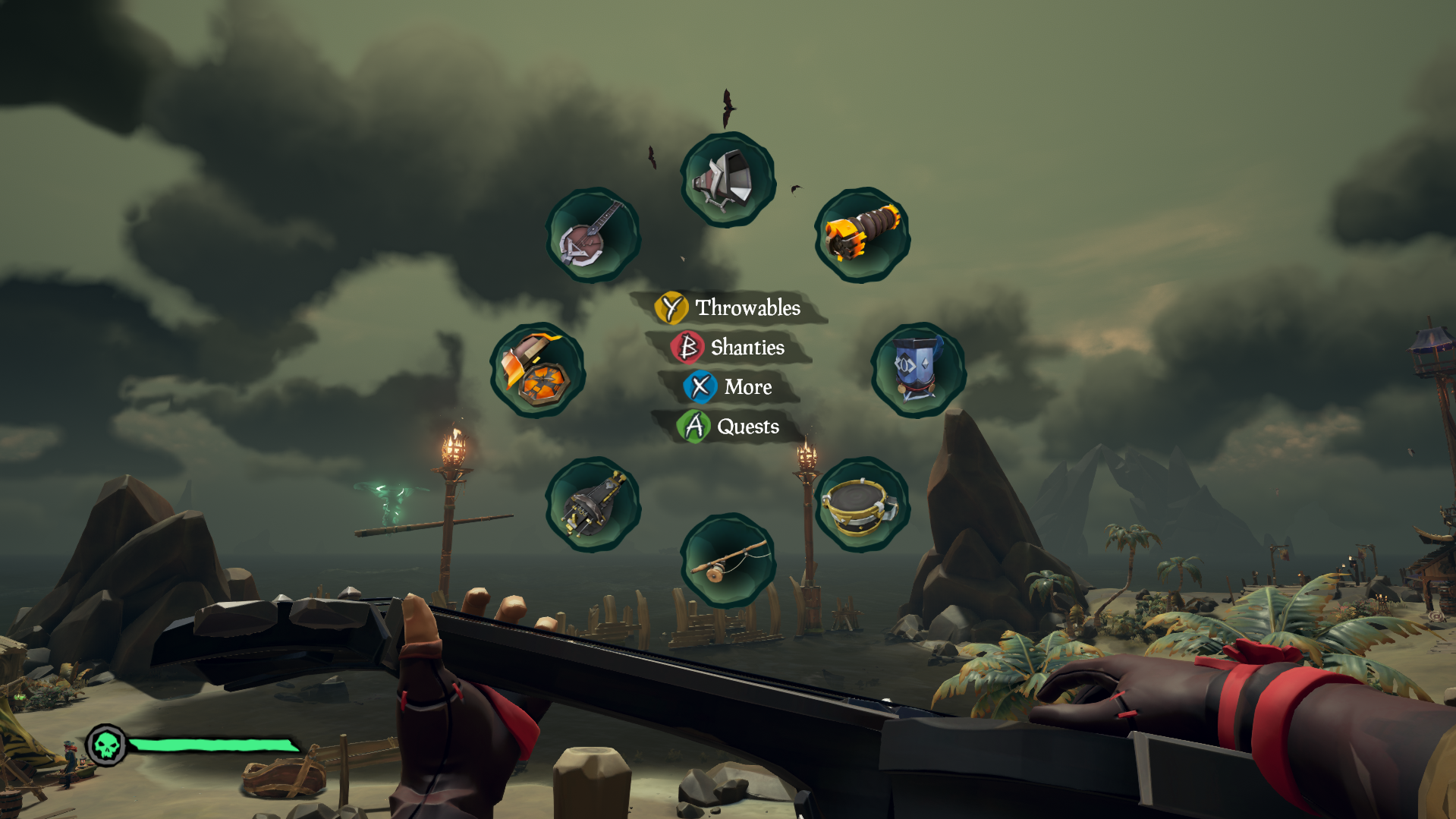
Task: Choose the blue tankard slot
Action: [x=917, y=370]
